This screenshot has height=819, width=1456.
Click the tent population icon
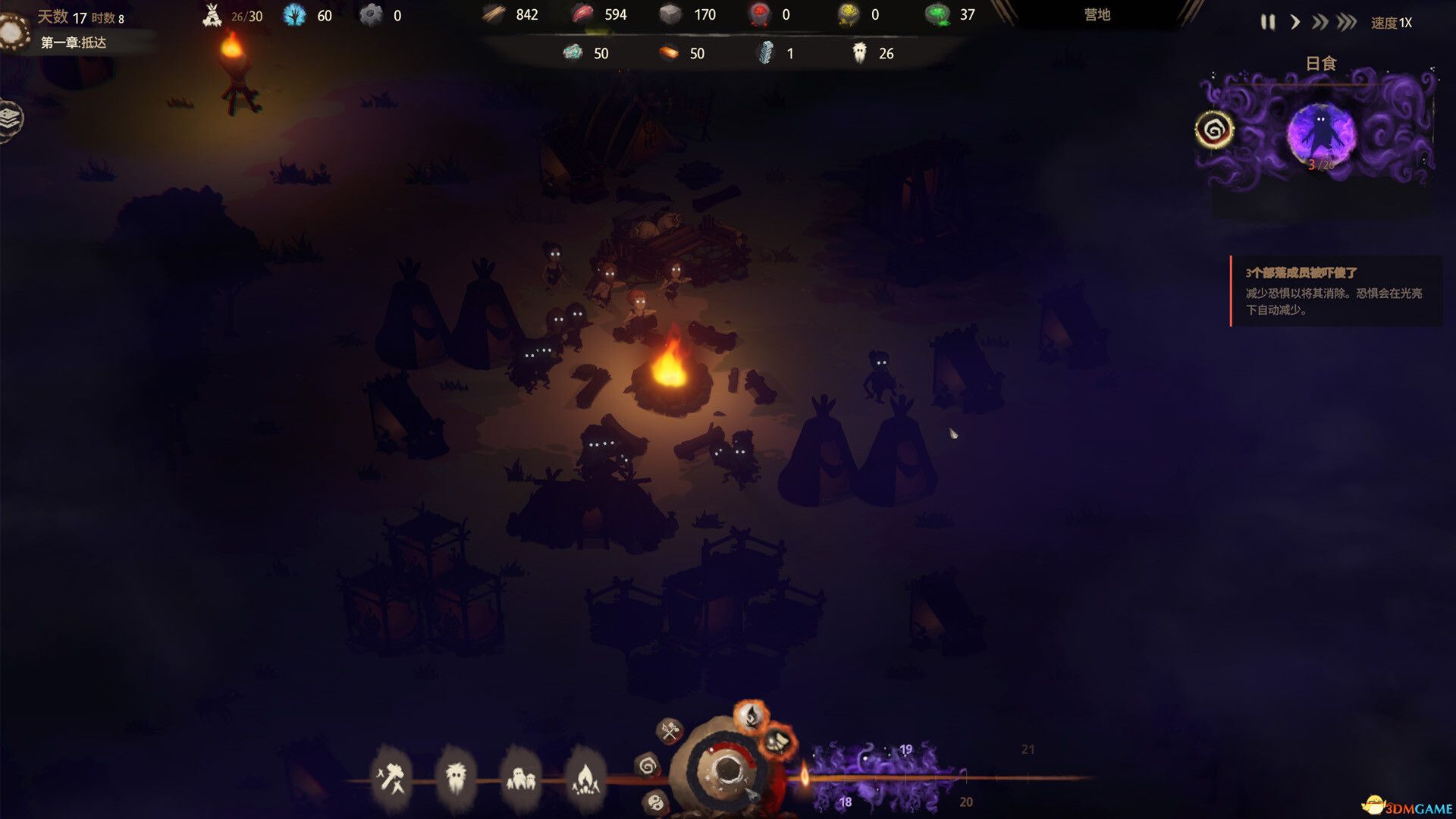click(212, 15)
